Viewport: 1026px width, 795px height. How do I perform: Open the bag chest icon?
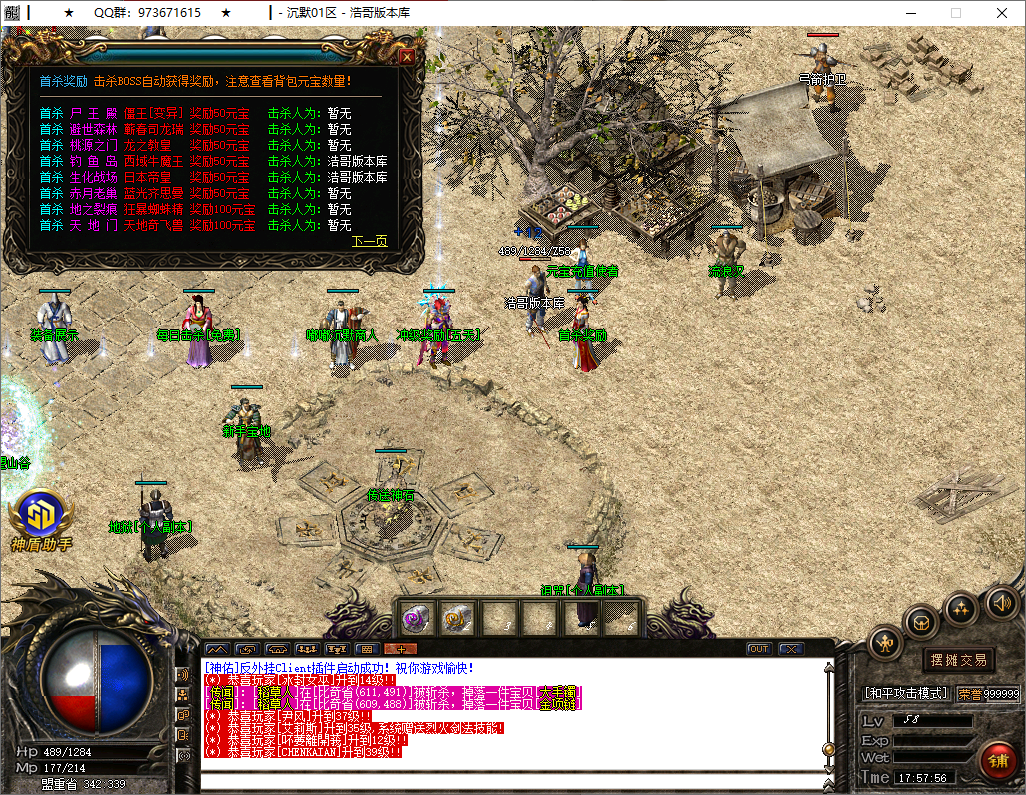[921, 622]
